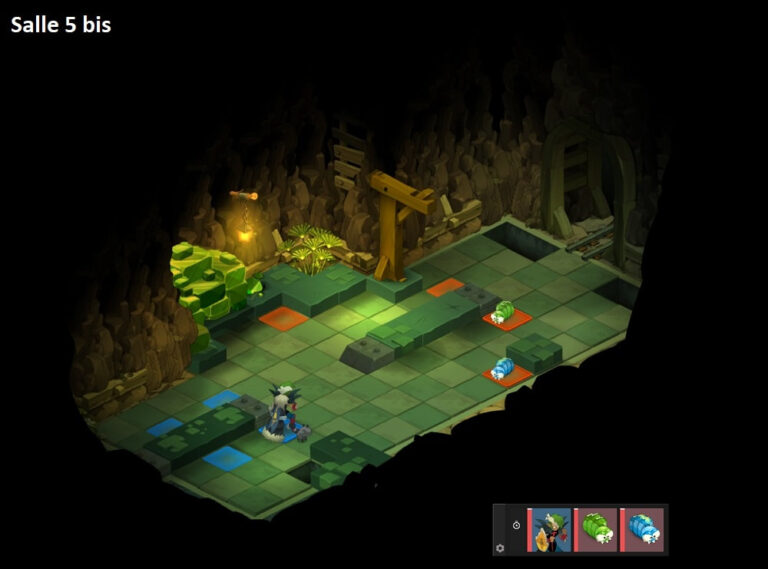Viewport: 768px width, 569px height.
Task: Open the gear settings on the timeline
Action: [501, 547]
